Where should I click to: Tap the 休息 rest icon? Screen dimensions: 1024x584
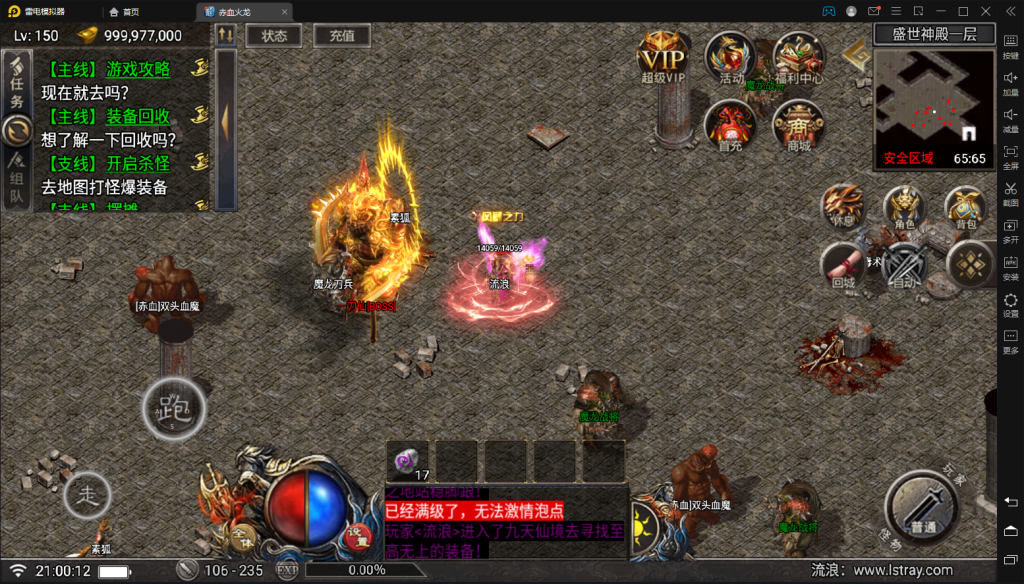[843, 206]
